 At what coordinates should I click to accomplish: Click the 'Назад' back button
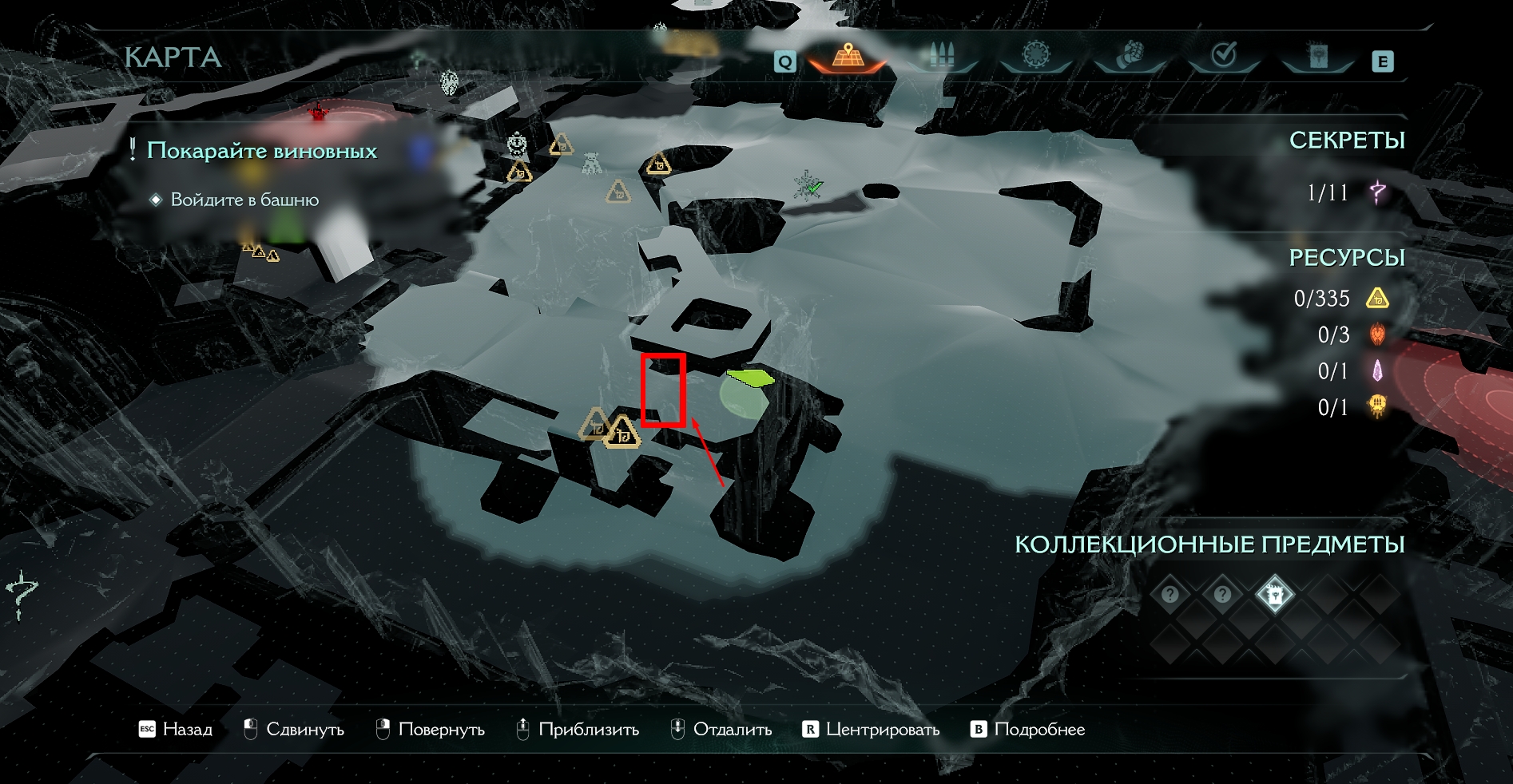pyautogui.click(x=177, y=730)
